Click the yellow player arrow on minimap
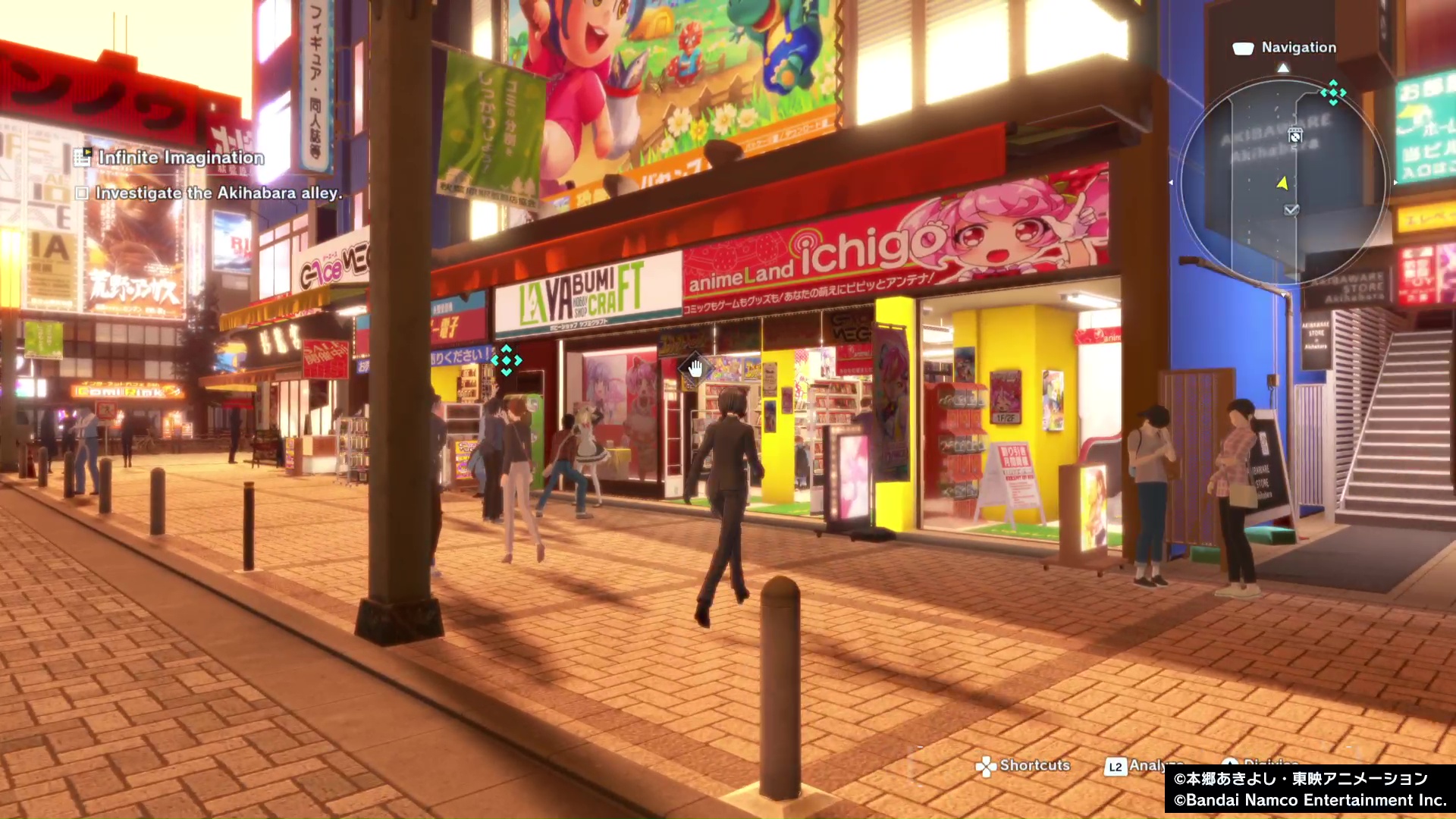 click(1282, 183)
